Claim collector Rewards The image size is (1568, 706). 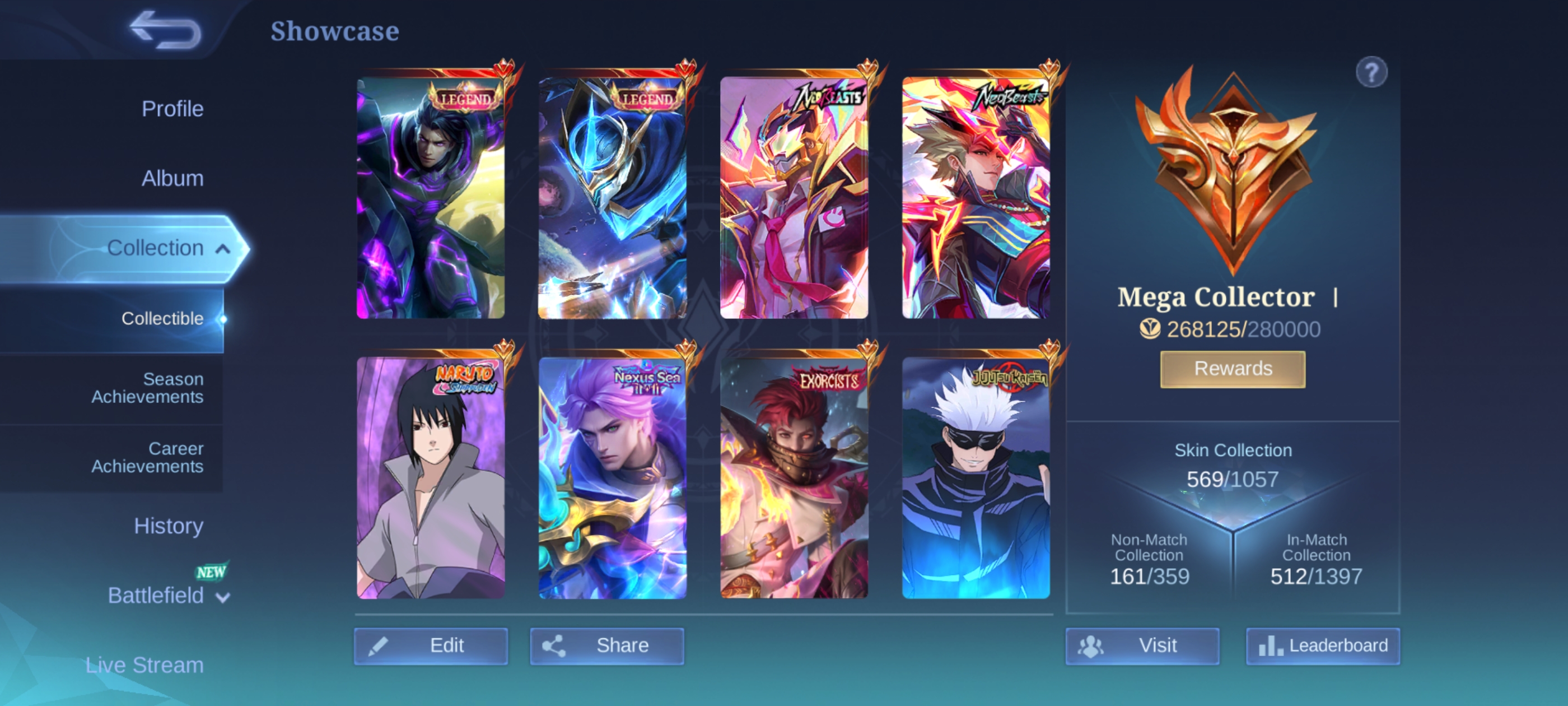click(1233, 369)
